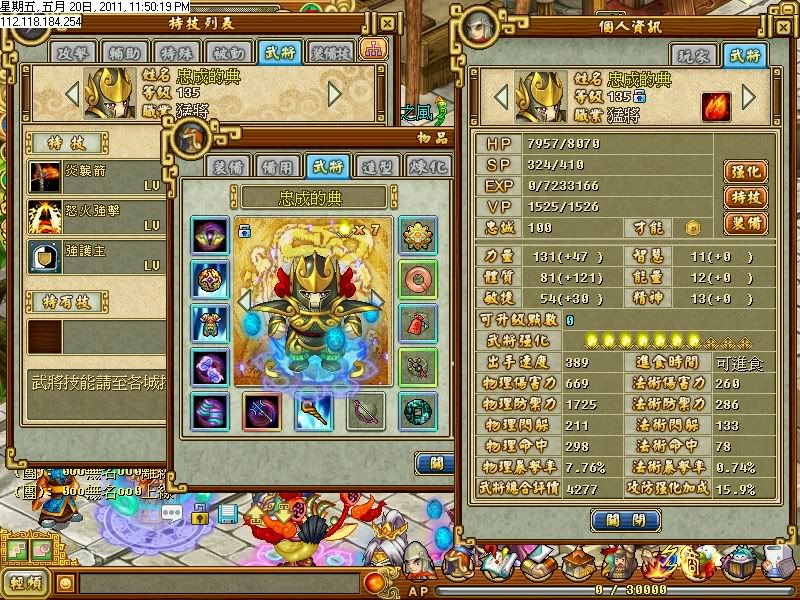Viewport: 800px width, 600px height.
Task: Show next general in personal info panel
Action: 748,97
